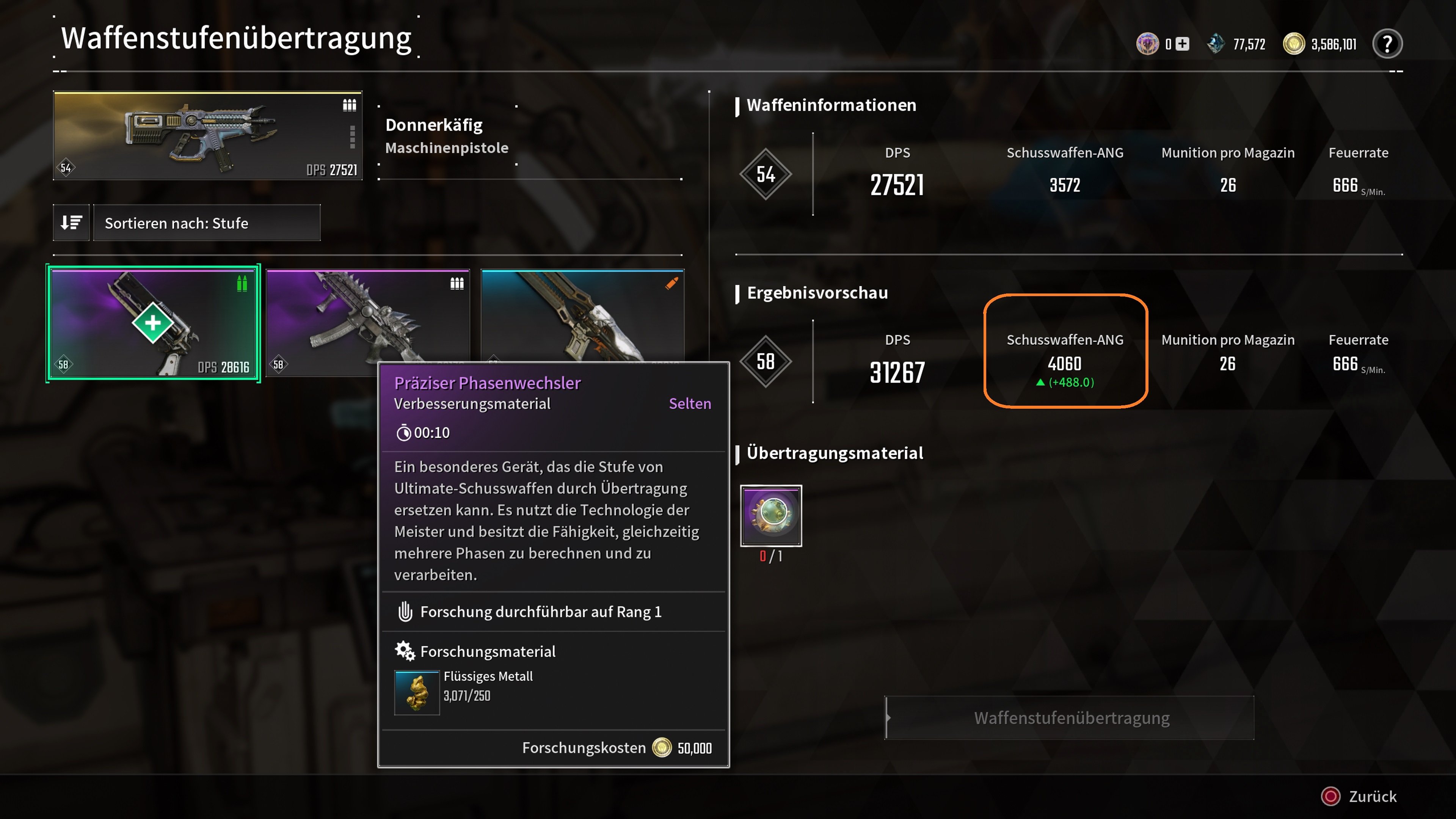Click the sort order arrow icon

pyautogui.click(x=71, y=223)
